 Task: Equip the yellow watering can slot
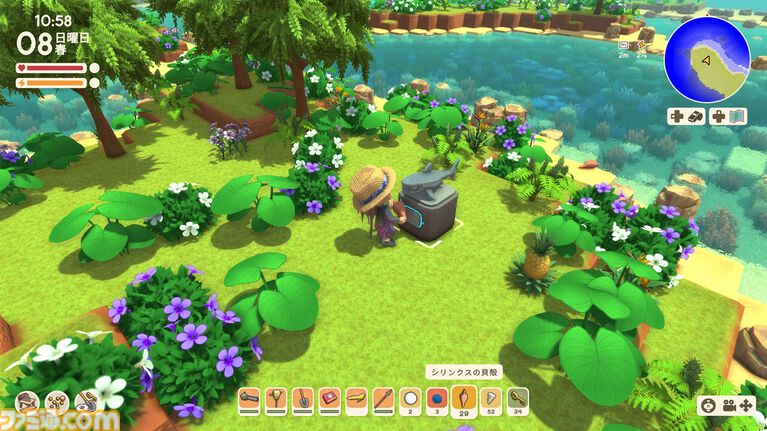coord(356,401)
